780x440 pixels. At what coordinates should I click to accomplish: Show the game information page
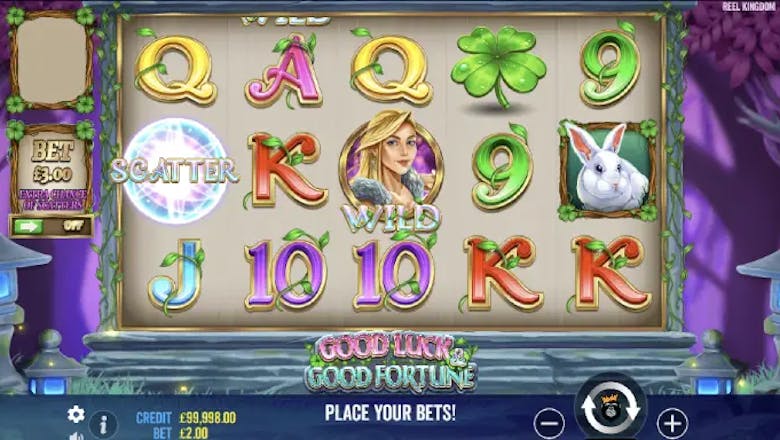[101, 423]
